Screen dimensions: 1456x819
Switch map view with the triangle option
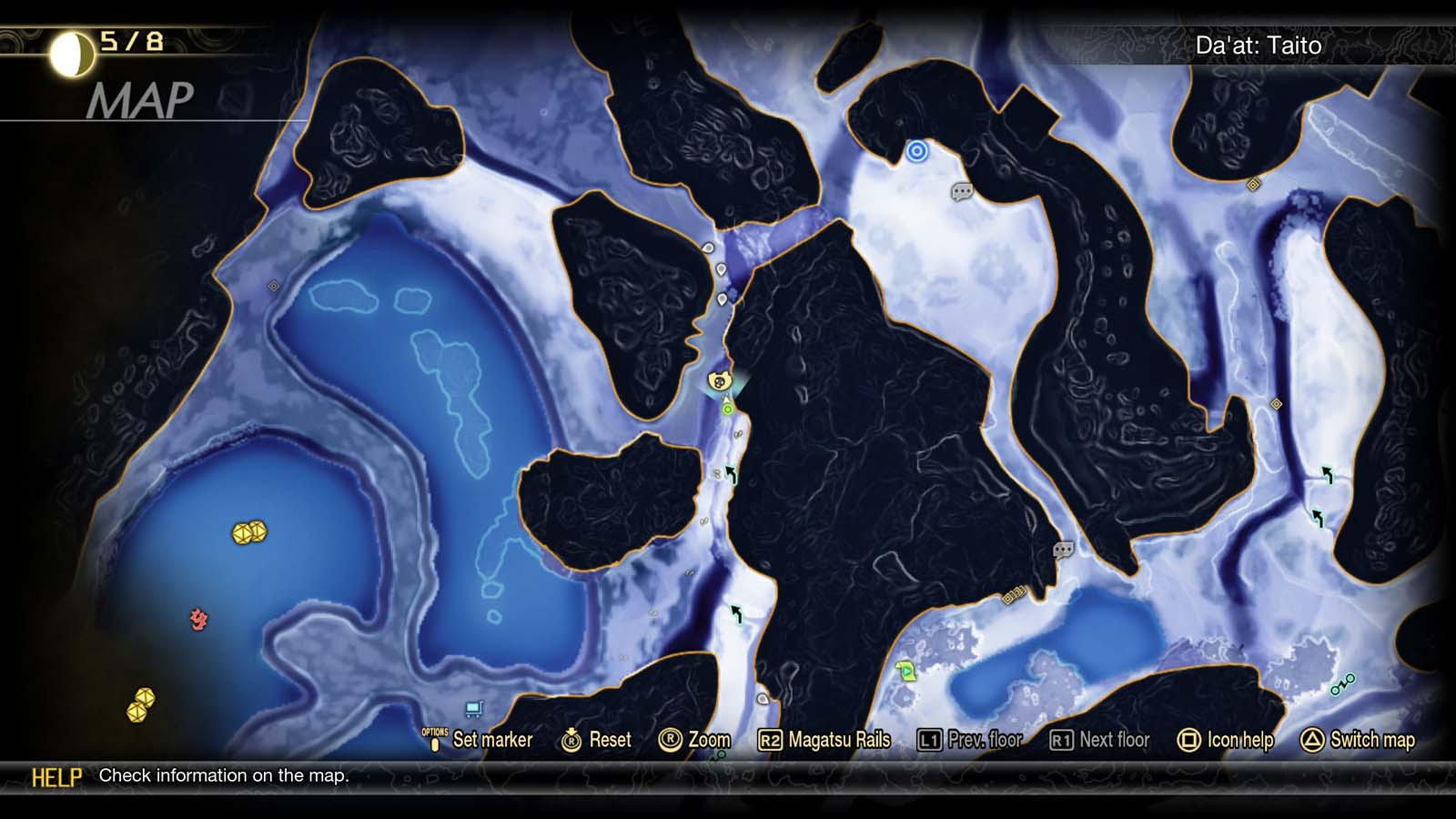[1362, 740]
